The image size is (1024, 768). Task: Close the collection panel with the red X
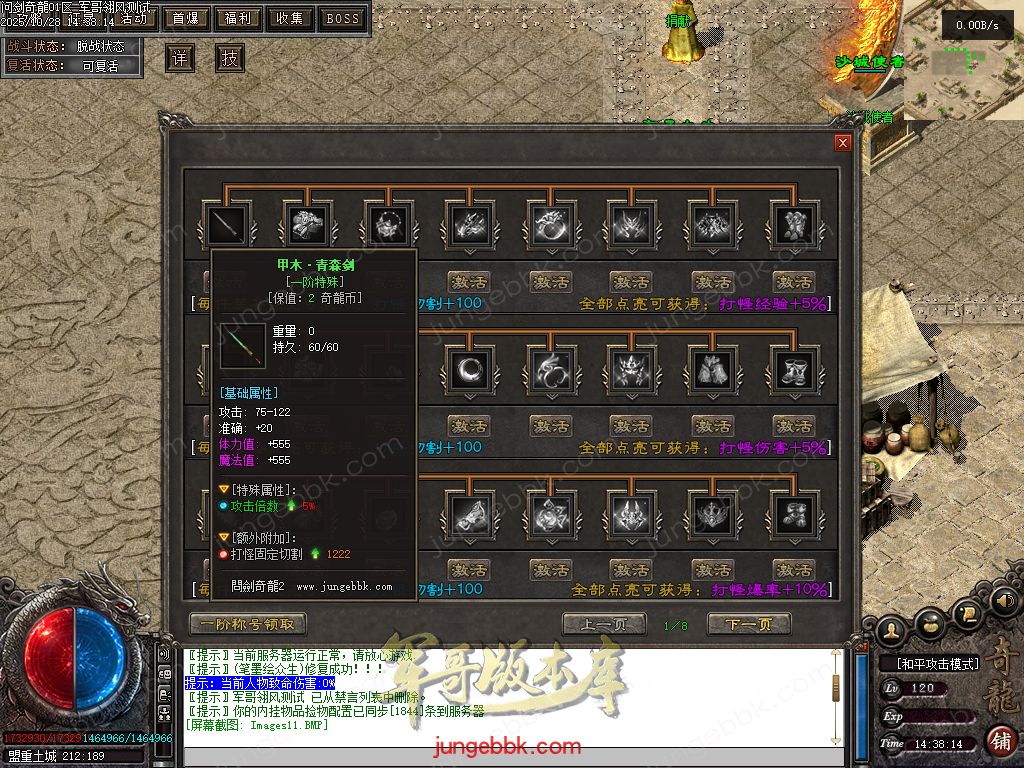point(843,143)
